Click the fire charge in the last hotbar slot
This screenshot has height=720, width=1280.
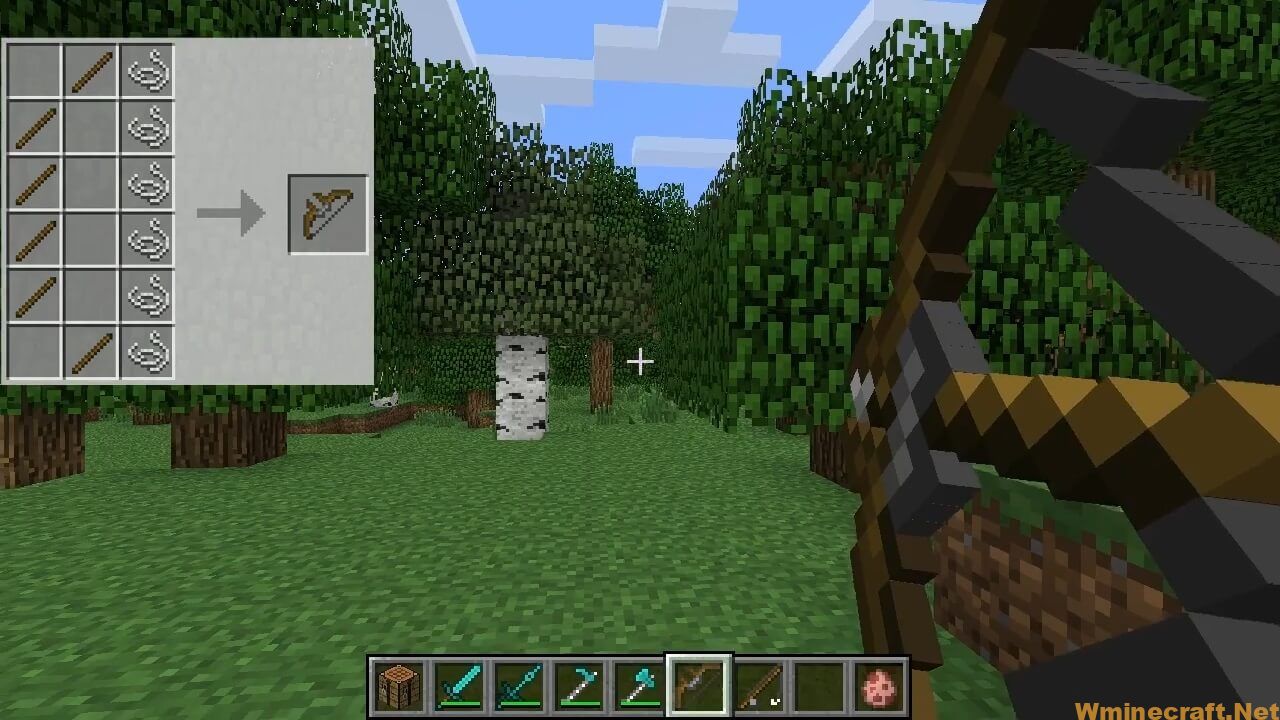pos(878,688)
